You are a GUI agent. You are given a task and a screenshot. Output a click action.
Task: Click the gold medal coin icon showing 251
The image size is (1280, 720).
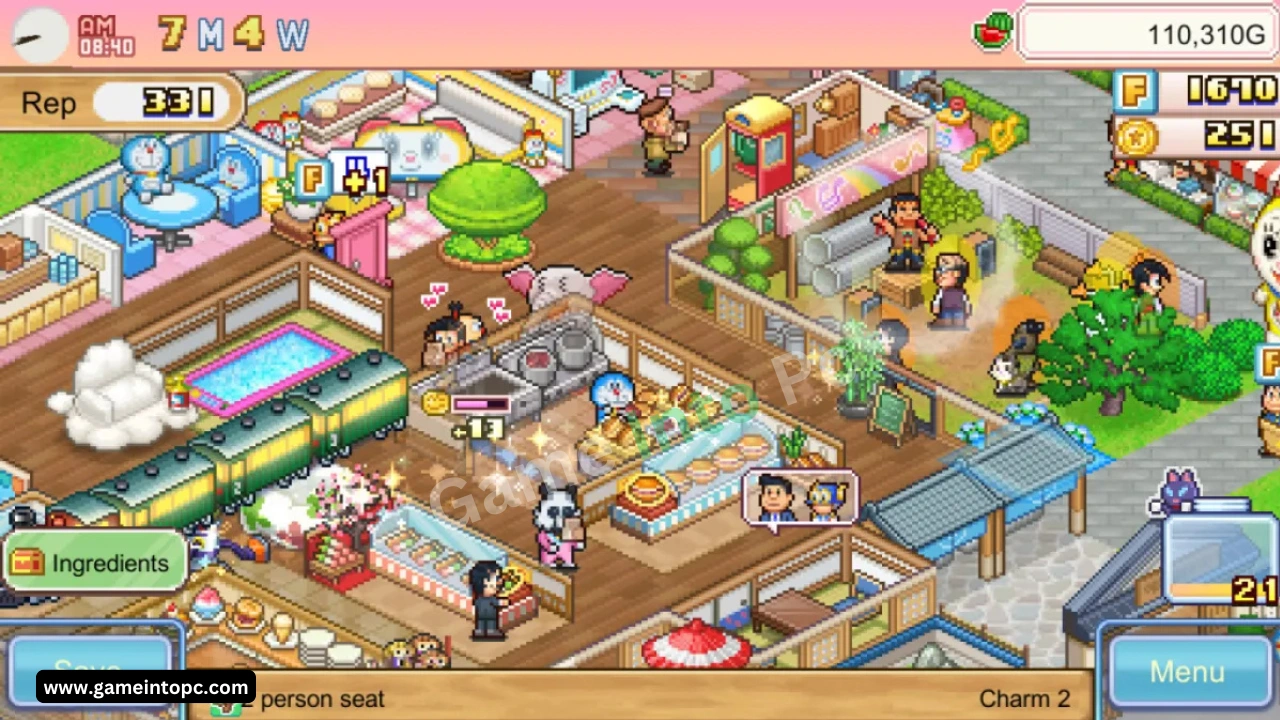point(1138,135)
